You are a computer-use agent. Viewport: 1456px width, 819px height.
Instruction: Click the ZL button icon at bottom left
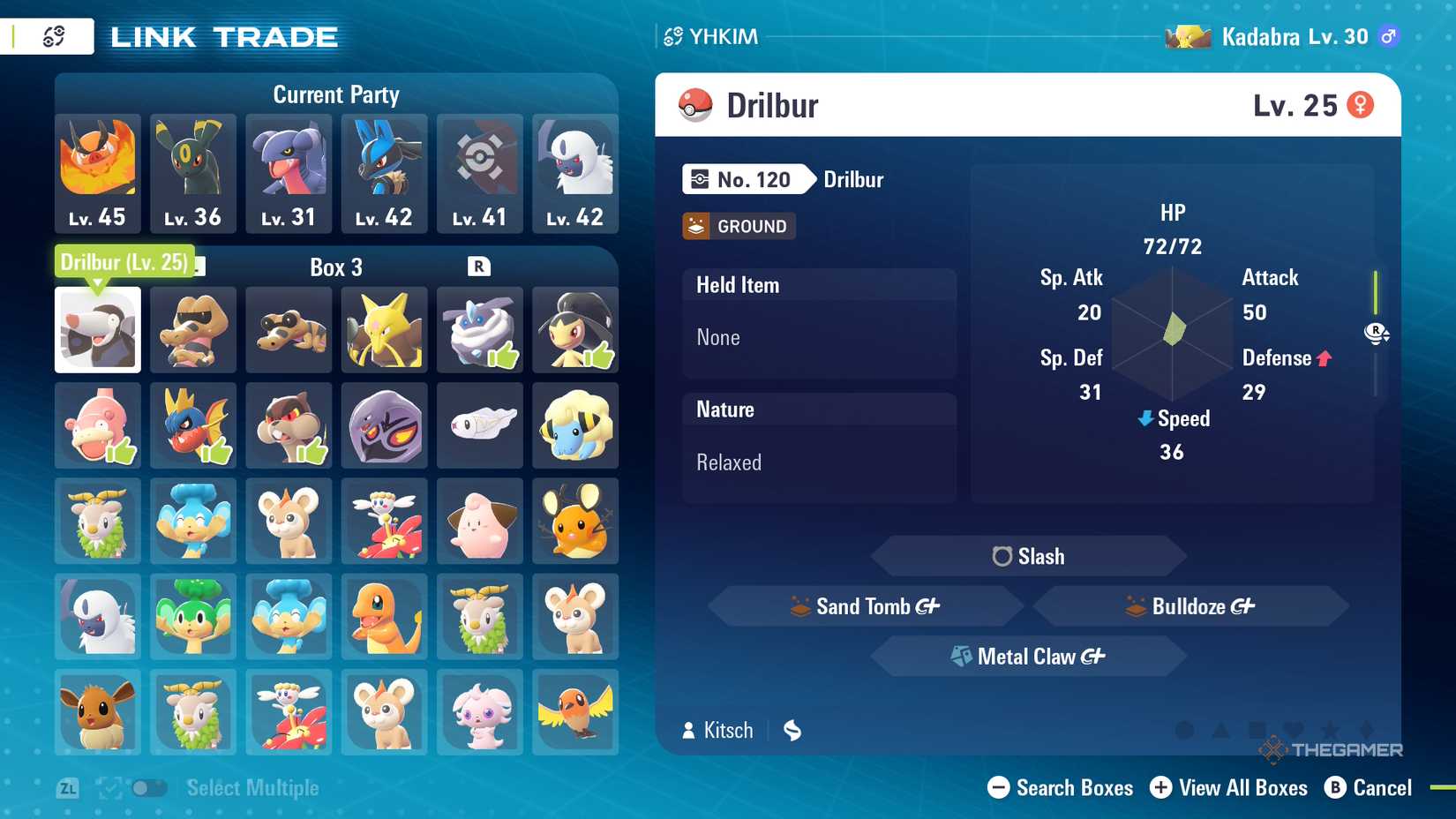tap(69, 787)
